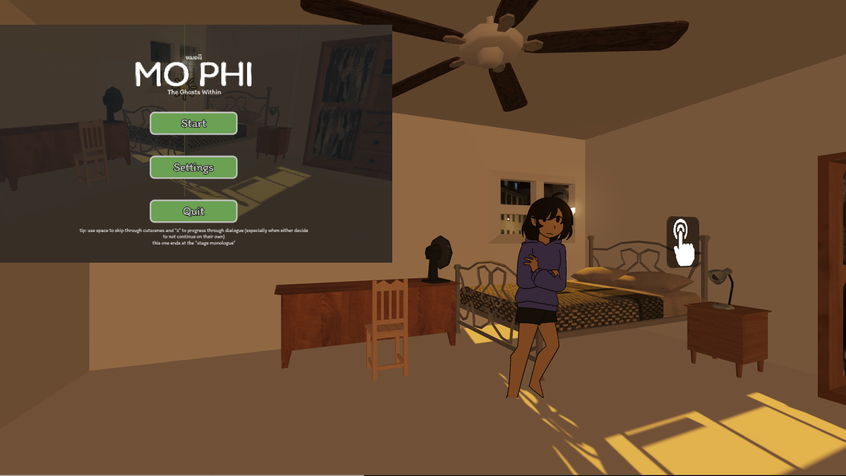
Task: Tap the pointing hand interaction icon
Action: point(683,242)
